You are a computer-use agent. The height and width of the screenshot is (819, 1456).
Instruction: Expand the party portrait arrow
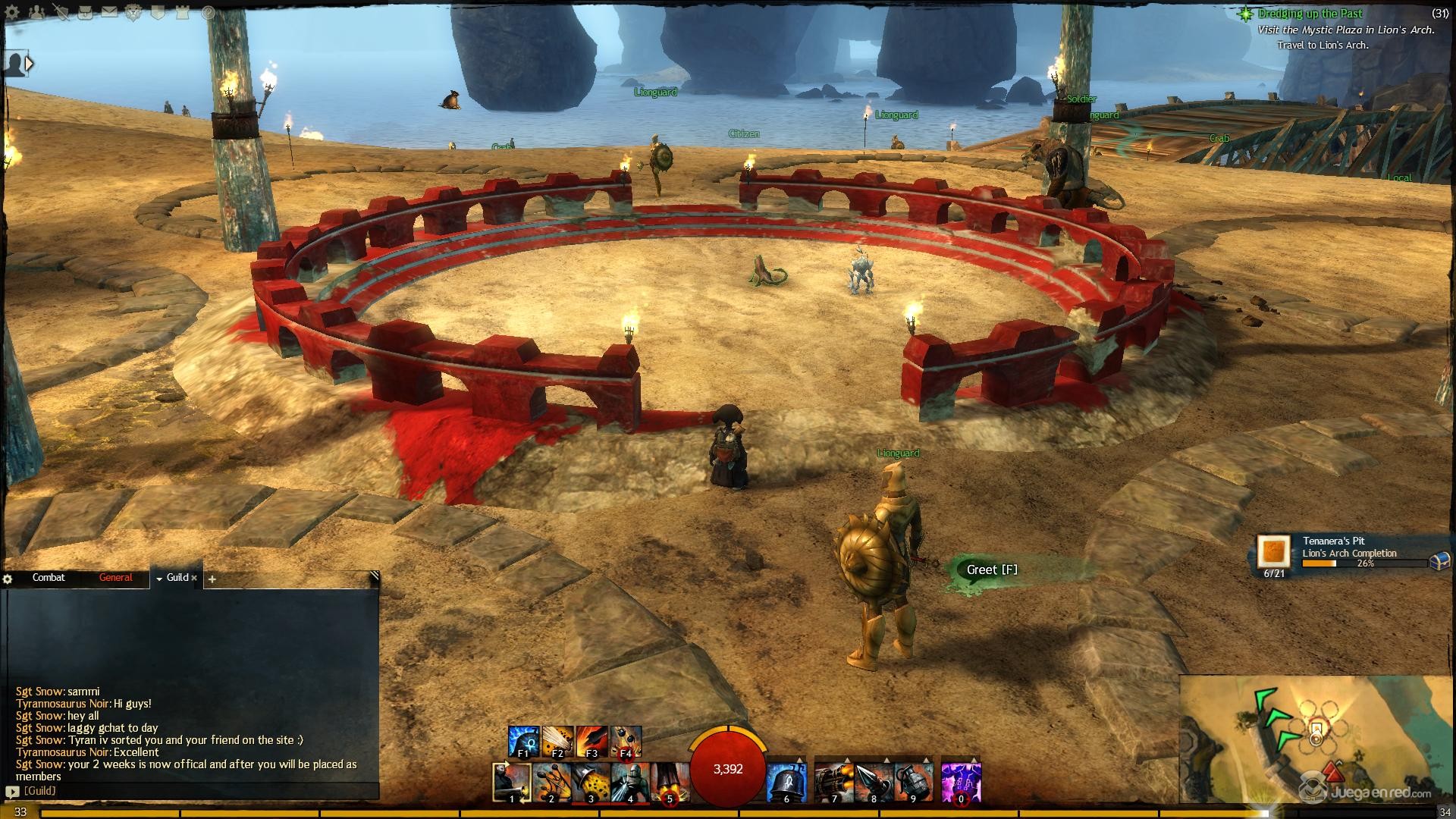tap(30, 64)
